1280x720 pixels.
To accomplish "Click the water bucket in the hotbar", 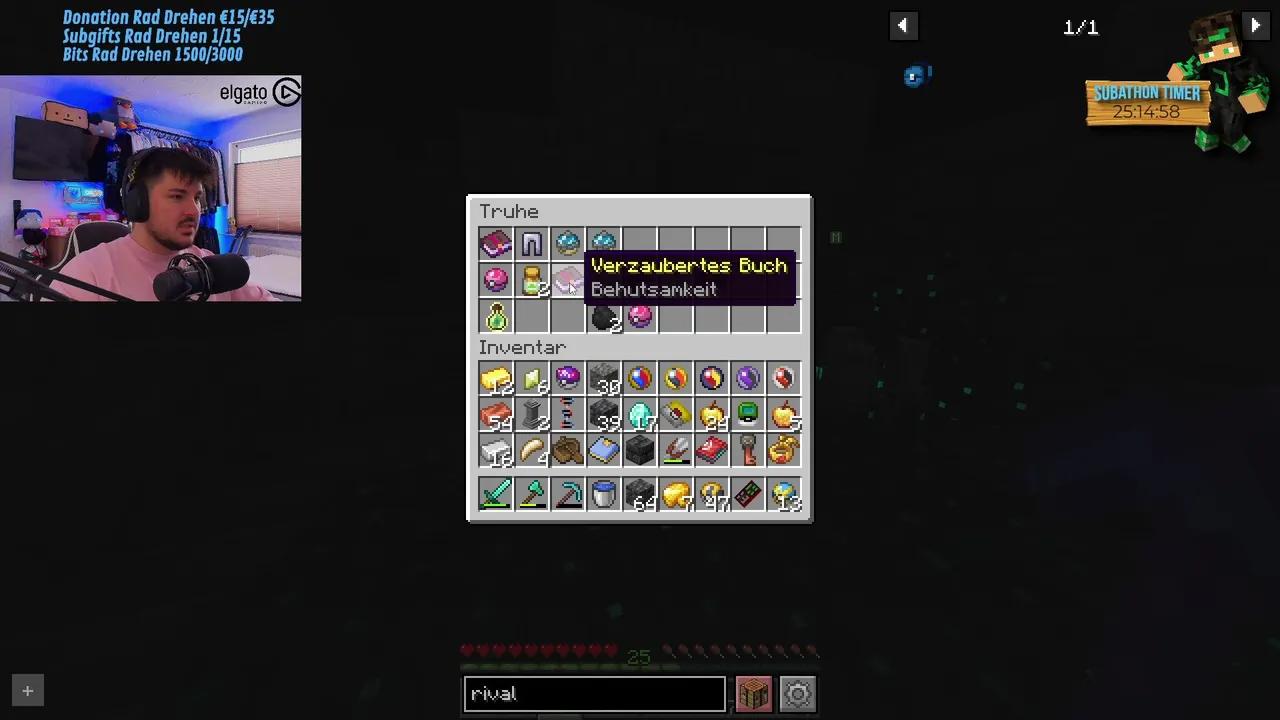I will [603, 495].
